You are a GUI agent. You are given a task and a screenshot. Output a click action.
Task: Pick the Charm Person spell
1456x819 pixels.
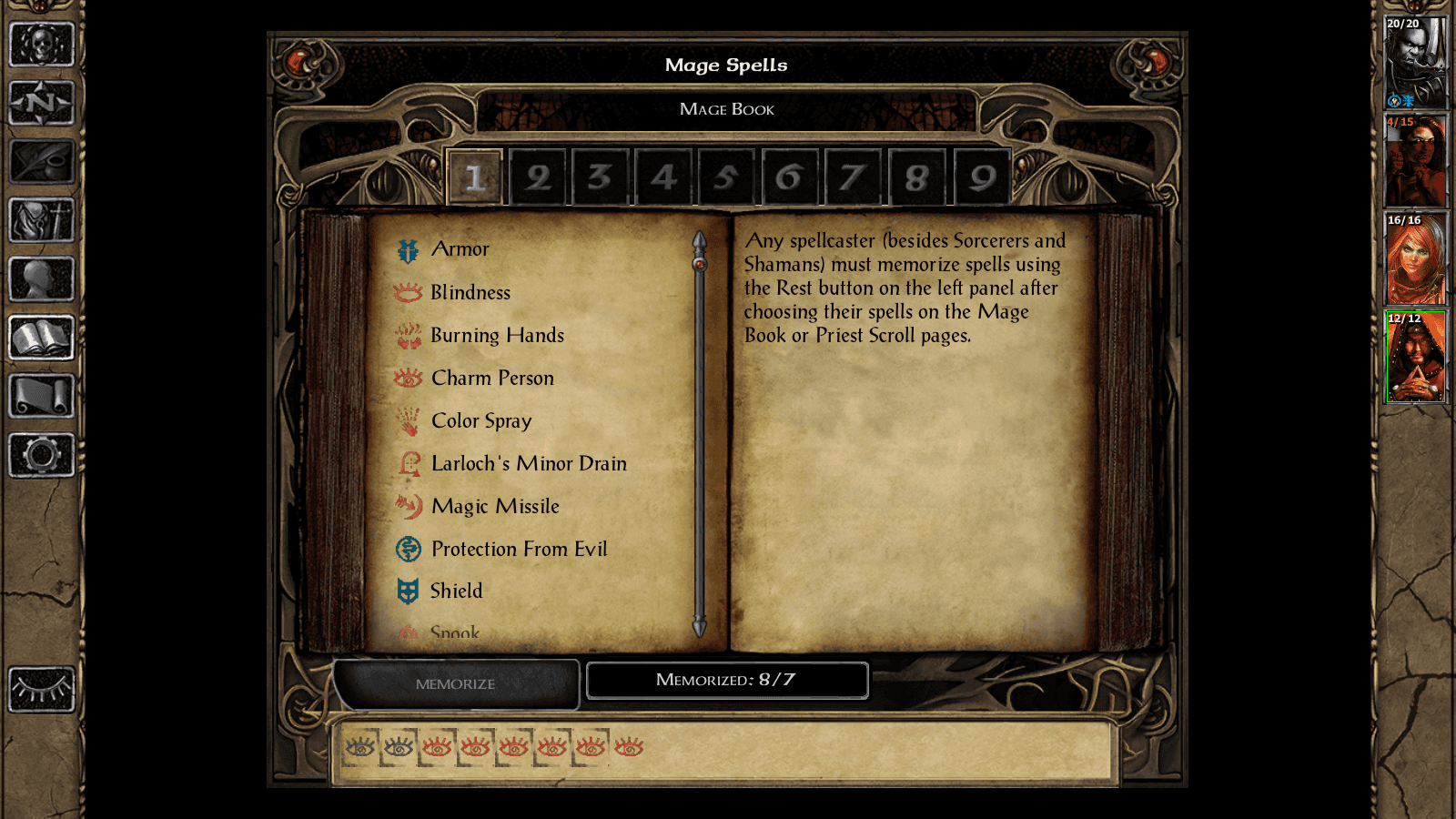coord(492,378)
